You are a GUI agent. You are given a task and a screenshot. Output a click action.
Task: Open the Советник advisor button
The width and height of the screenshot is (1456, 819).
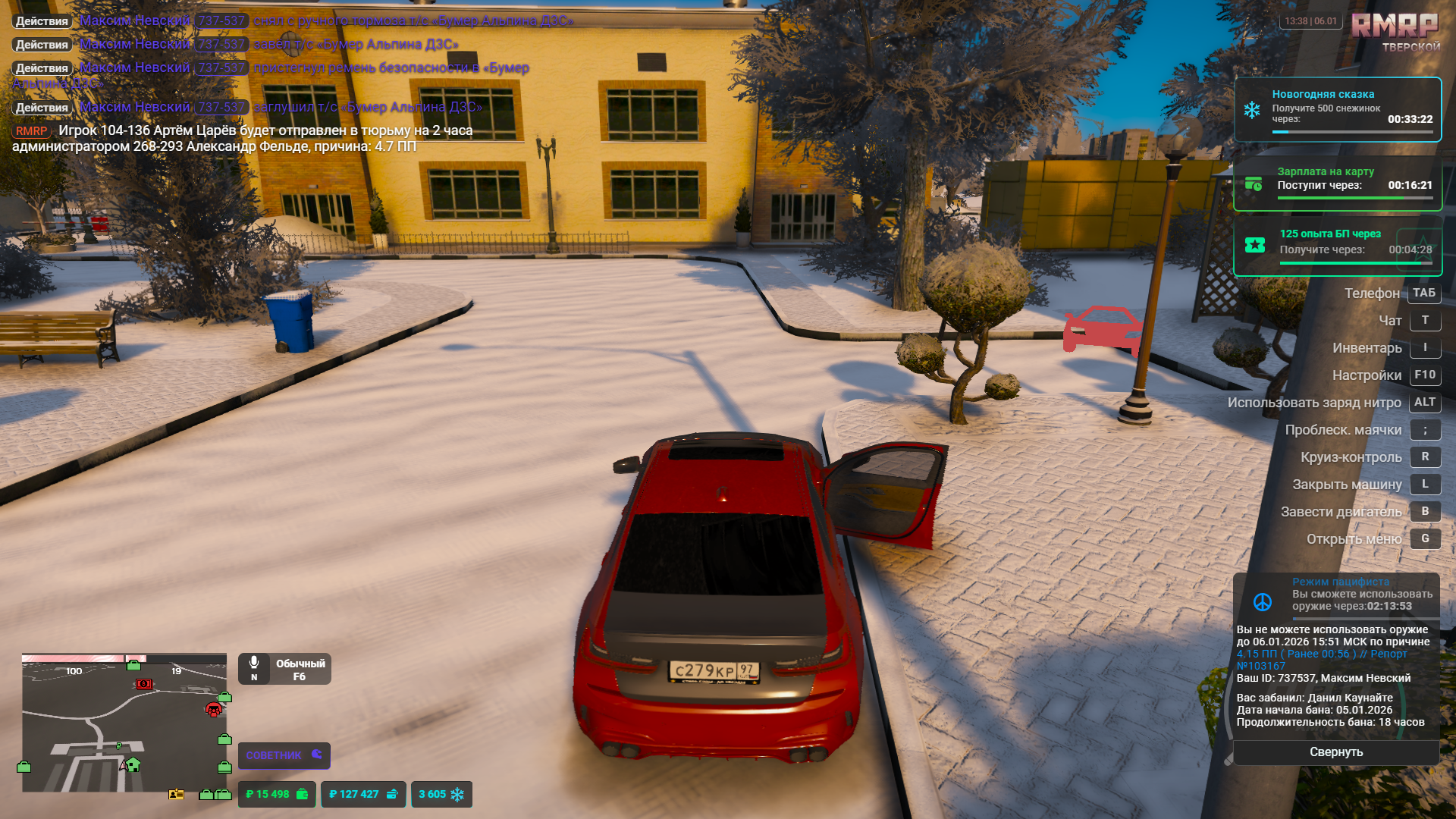pos(284,755)
